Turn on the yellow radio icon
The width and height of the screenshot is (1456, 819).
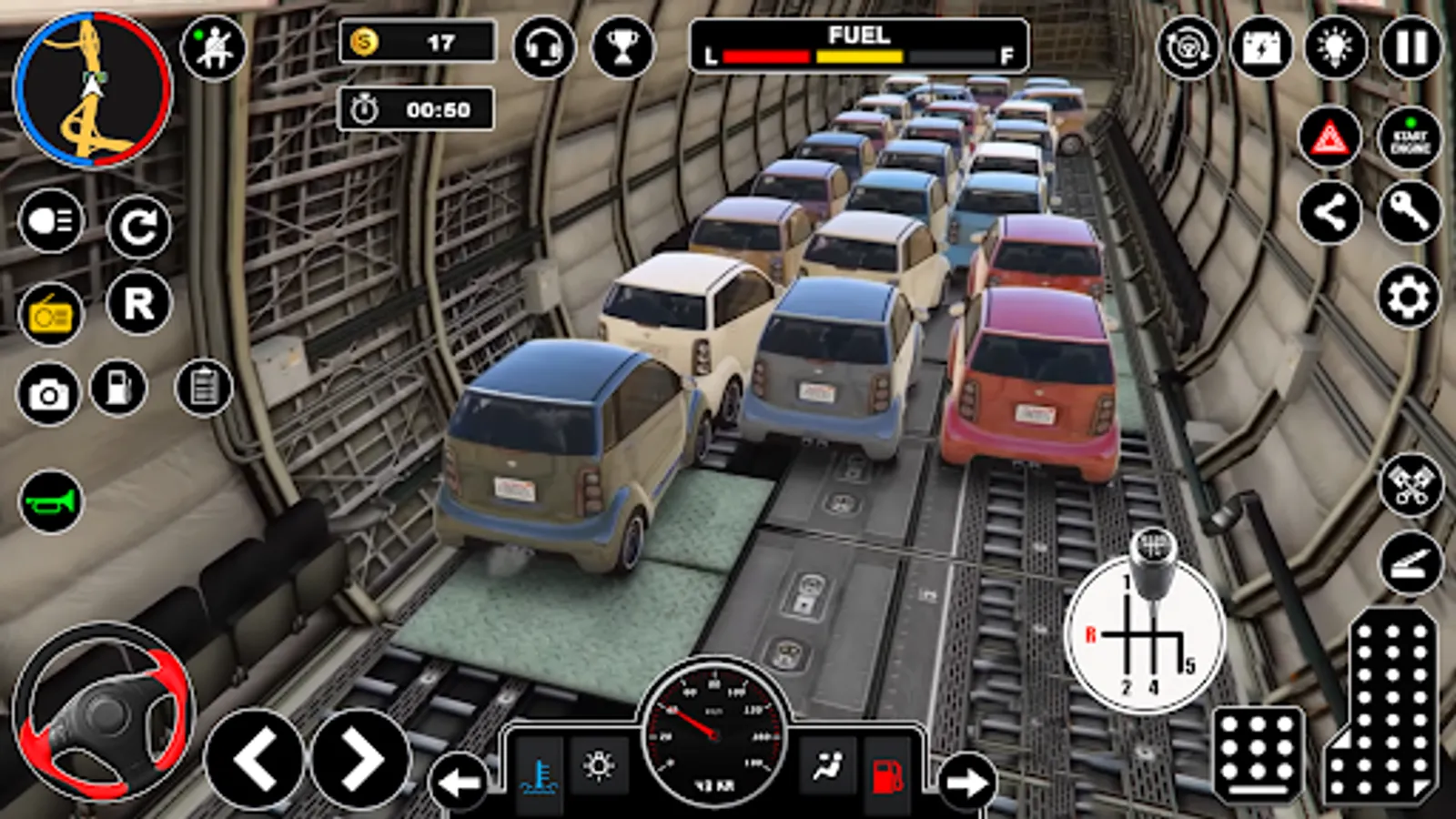(51, 315)
